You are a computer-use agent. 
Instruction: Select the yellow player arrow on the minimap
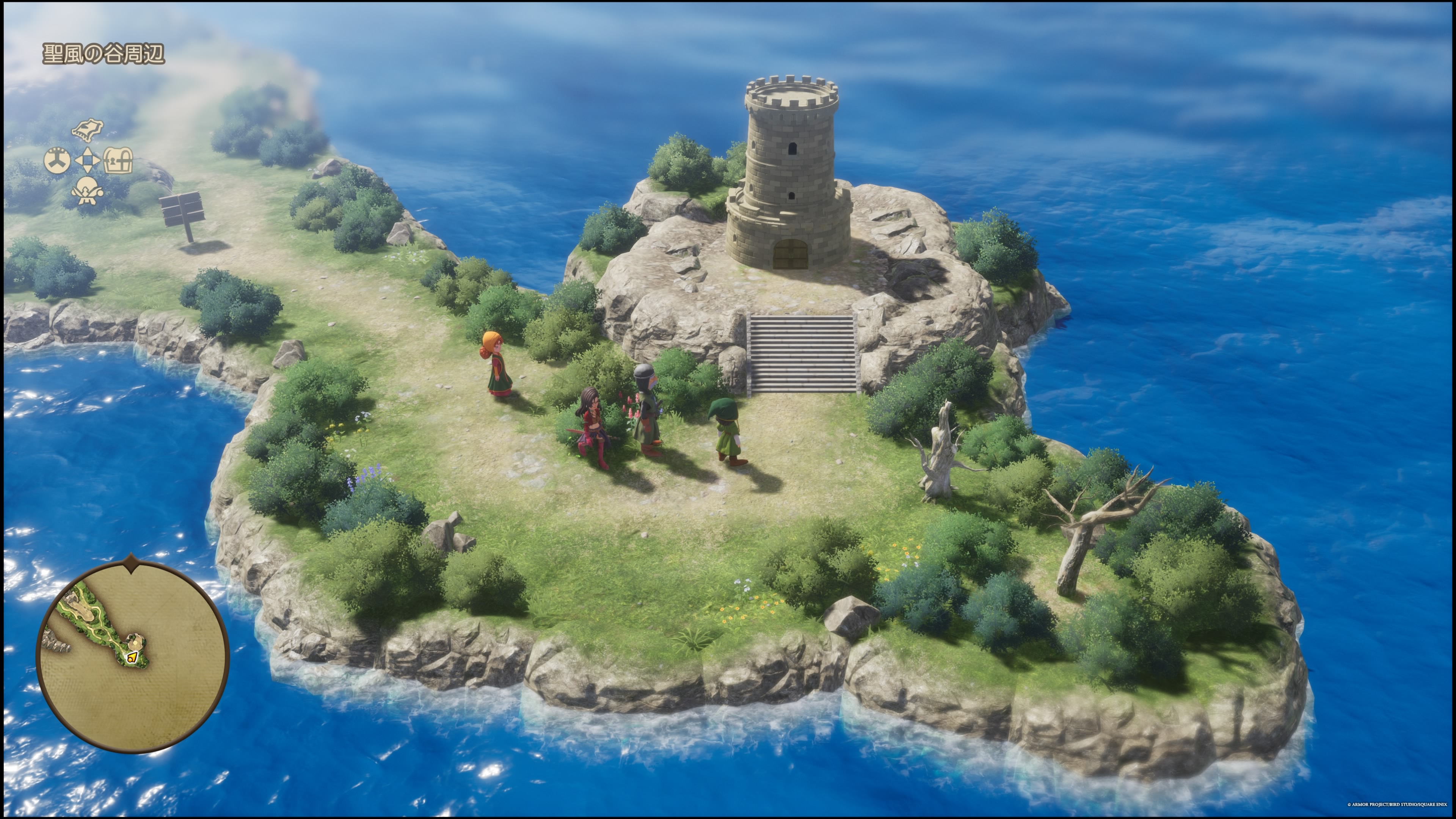[x=132, y=657]
